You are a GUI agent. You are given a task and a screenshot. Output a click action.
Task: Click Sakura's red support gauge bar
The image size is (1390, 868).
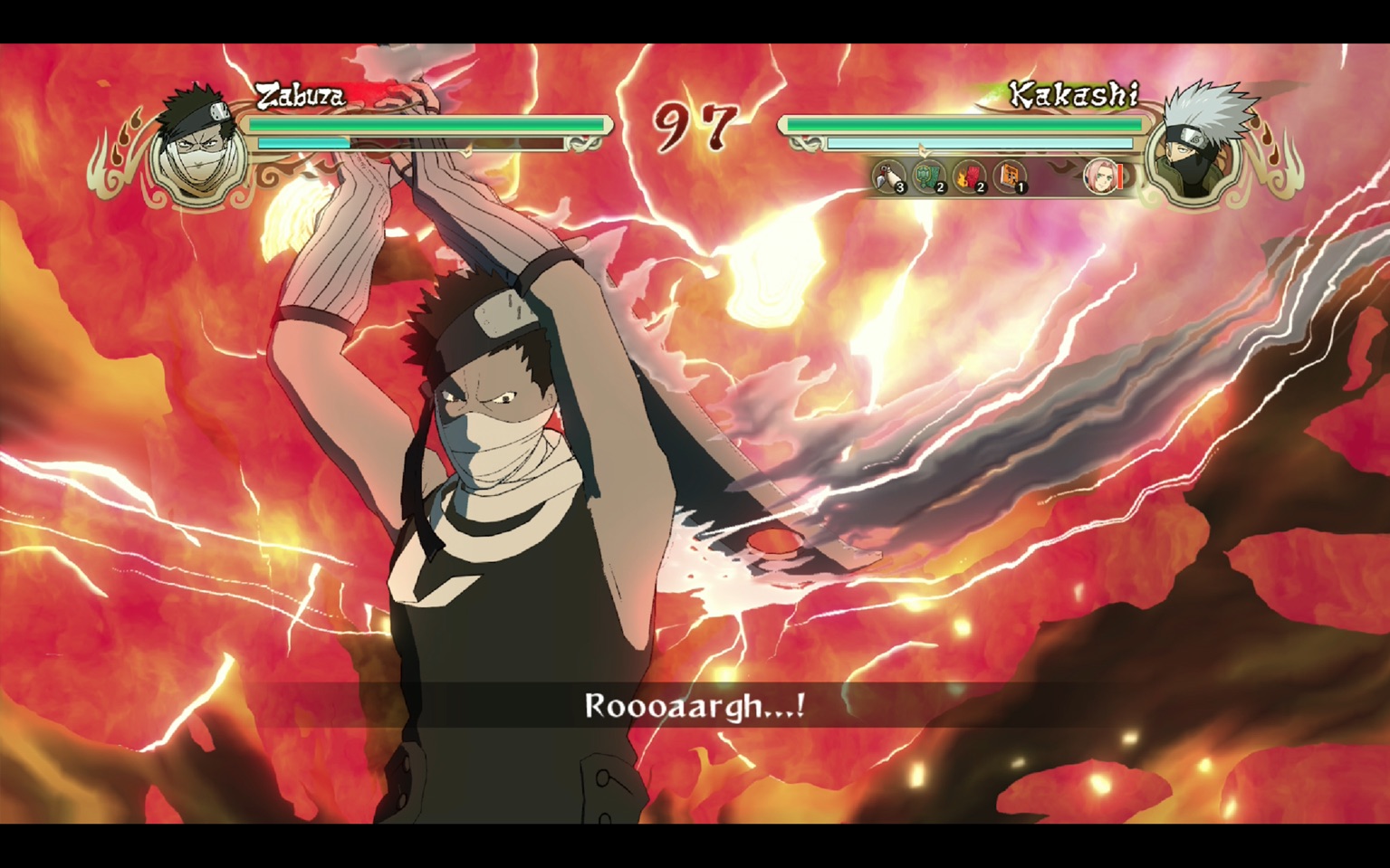tap(1120, 177)
